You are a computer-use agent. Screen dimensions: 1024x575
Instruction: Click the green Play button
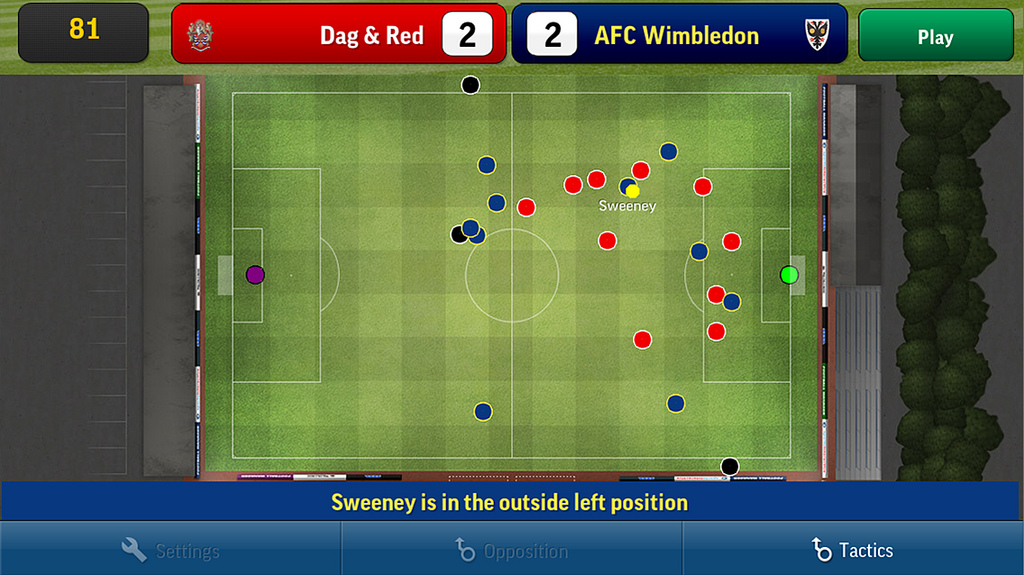pyautogui.click(x=935, y=37)
